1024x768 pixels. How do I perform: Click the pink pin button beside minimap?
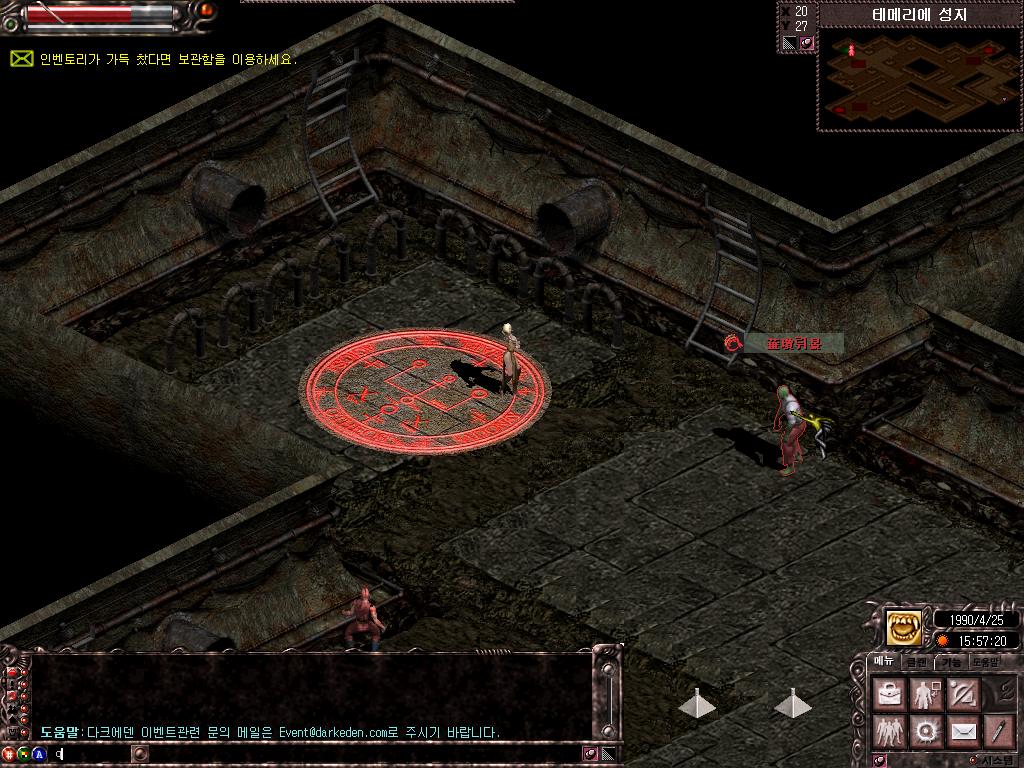pos(806,43)
